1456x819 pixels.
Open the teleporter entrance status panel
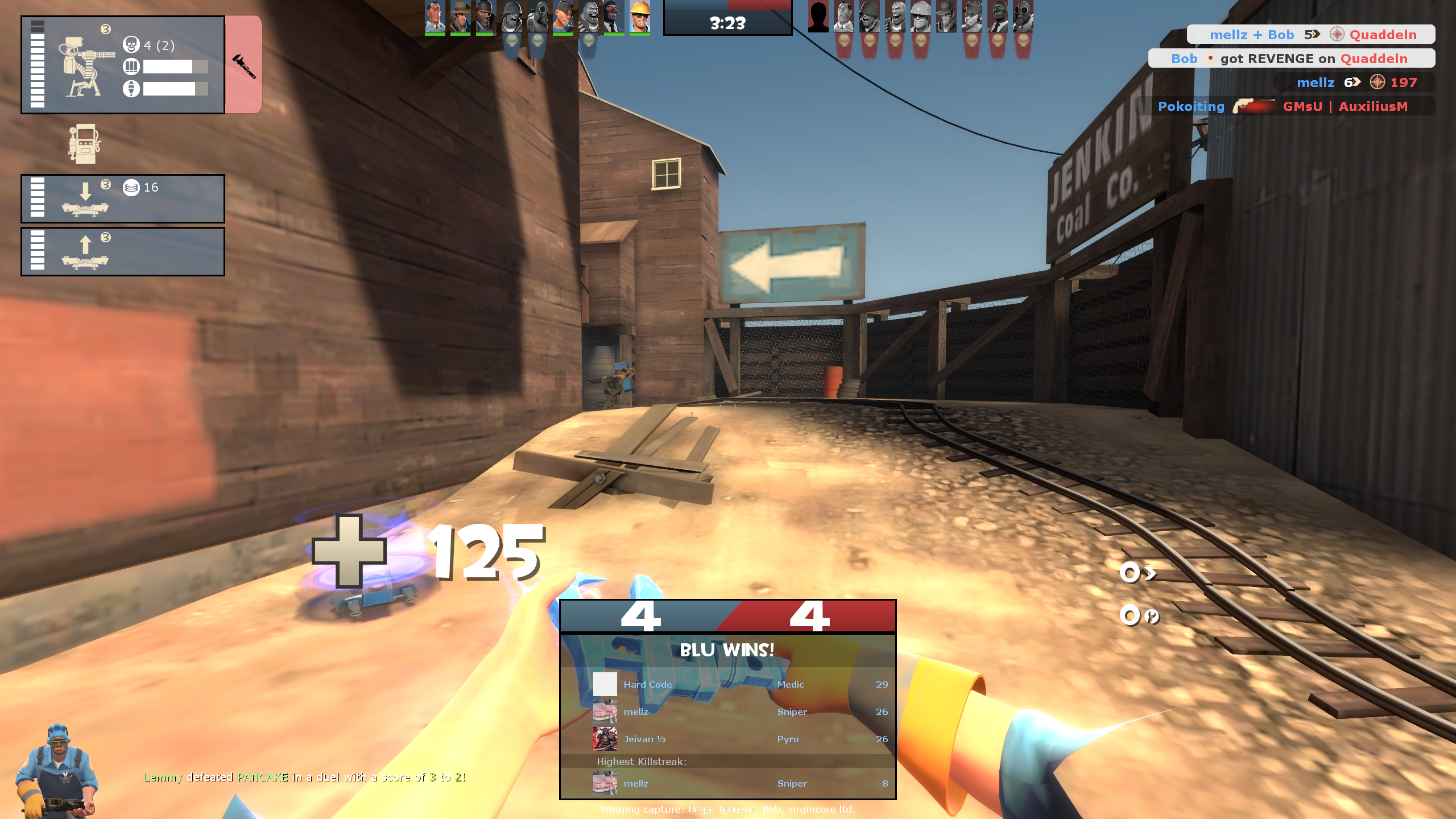123,198
